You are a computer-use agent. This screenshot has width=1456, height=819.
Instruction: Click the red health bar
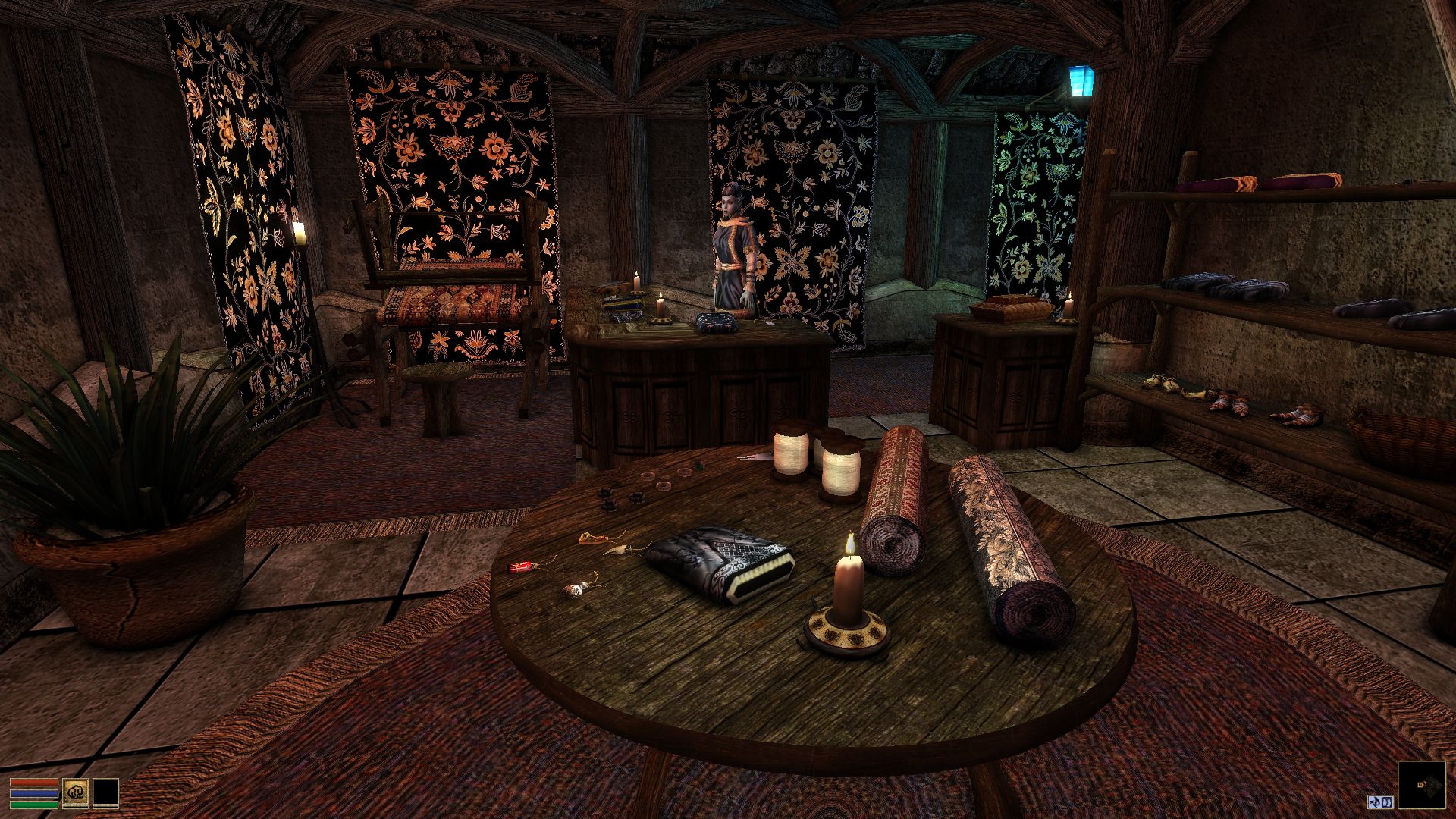[x=34, y=782]
